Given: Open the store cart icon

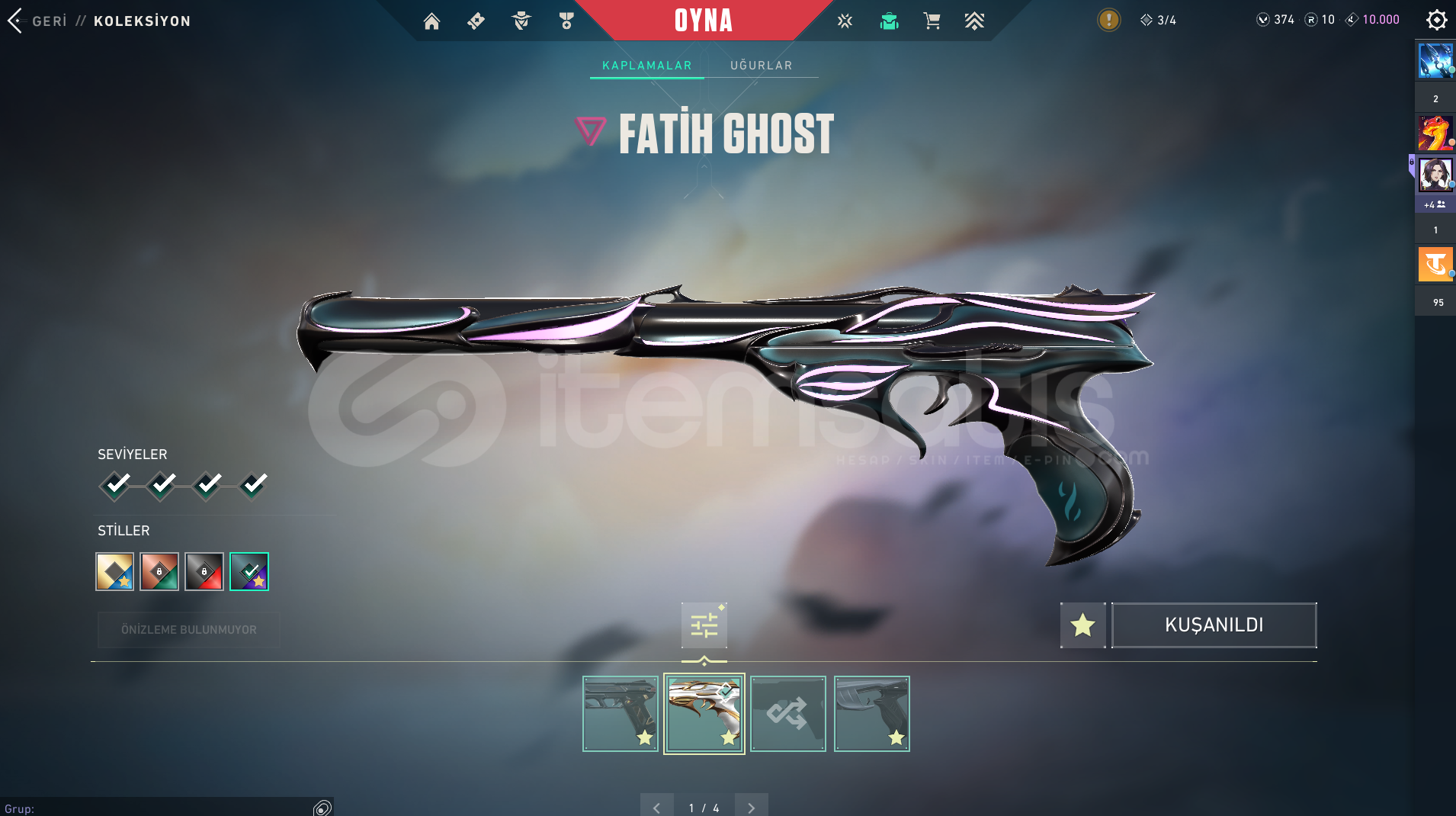Looking at the screenshot, I should pyautogui.click(x=932, y=21).
